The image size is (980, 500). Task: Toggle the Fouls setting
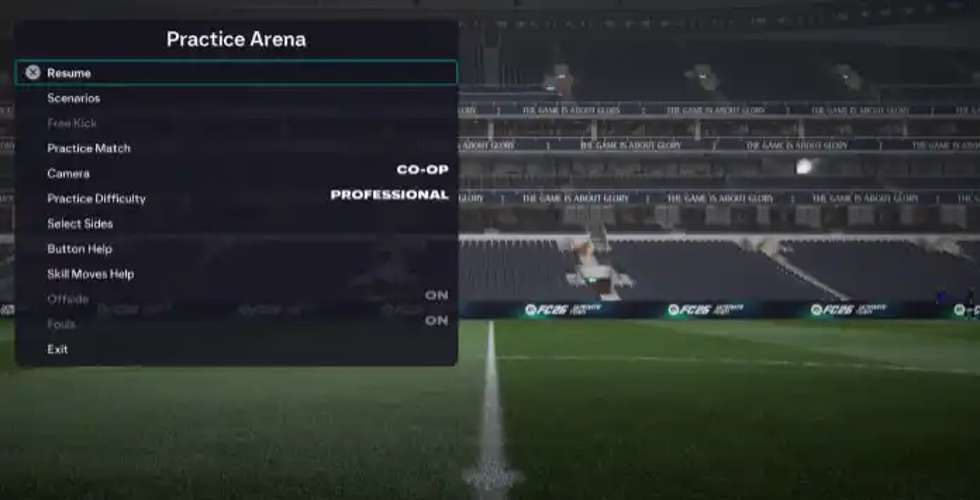coord(61,324)
